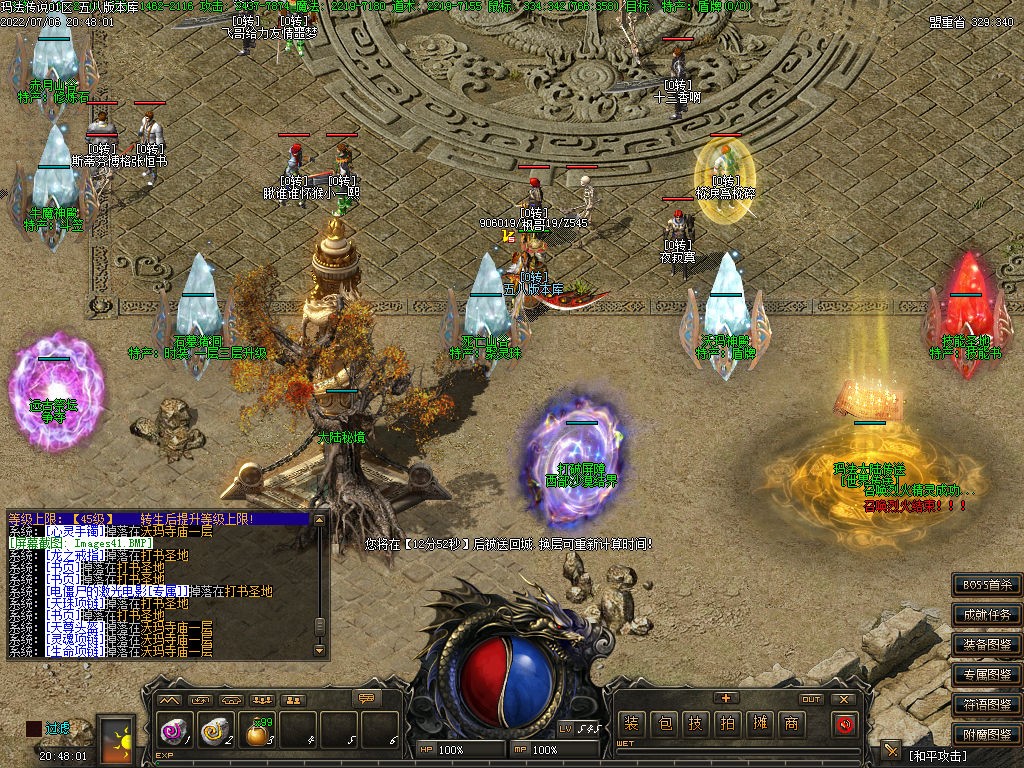Toggle the red sound speaker button

[x=844, y=723]
